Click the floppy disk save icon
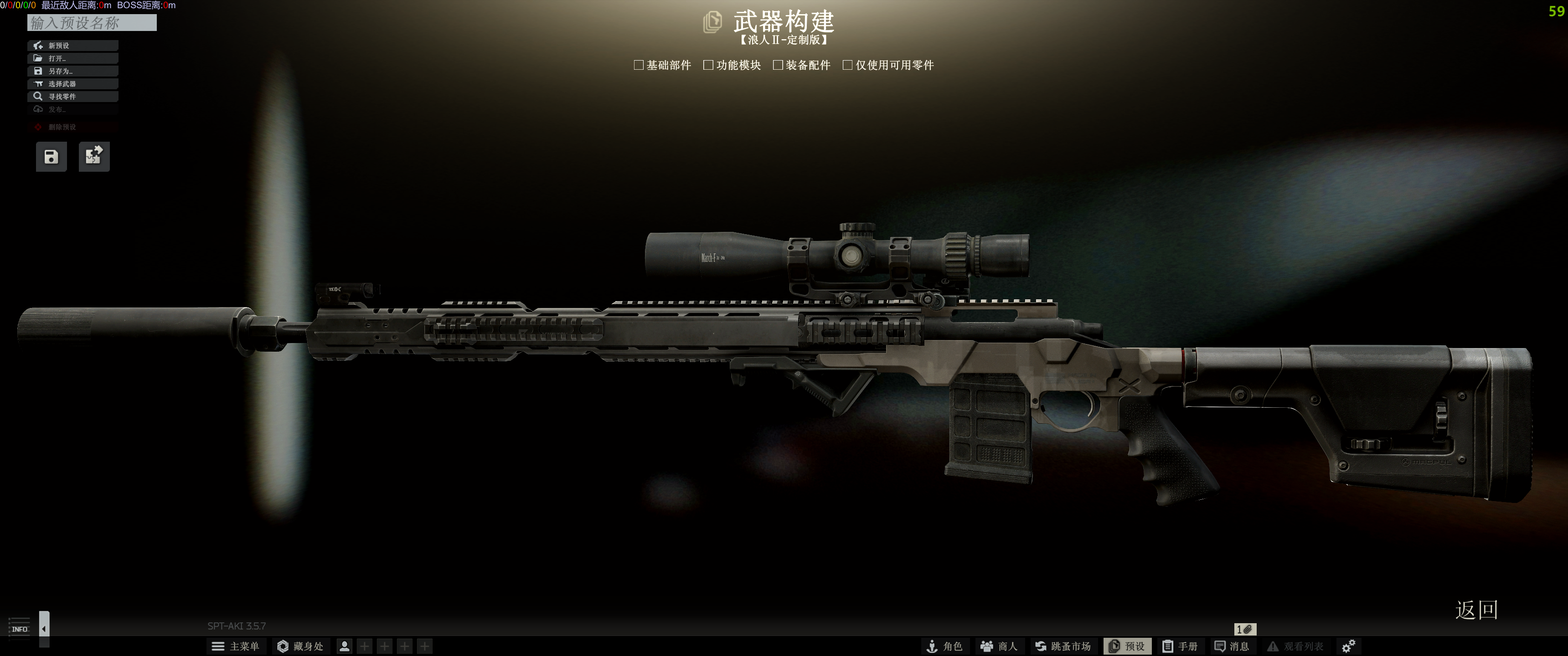The height and width of the screenshot is (656, 1568). coord(51,157)
